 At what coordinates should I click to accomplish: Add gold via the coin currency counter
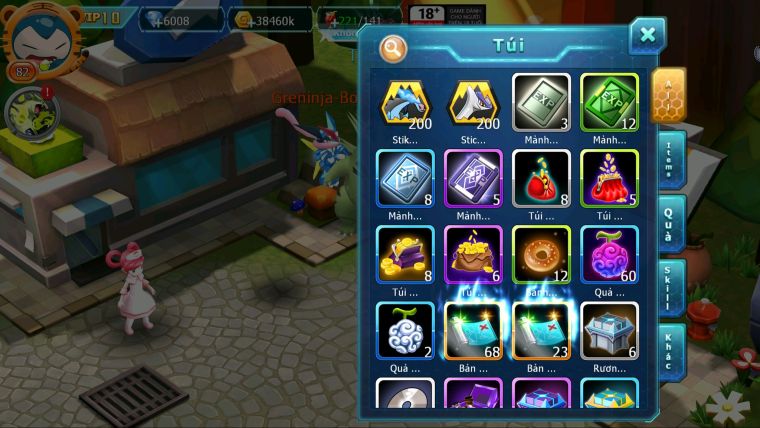tap(278, 20)
